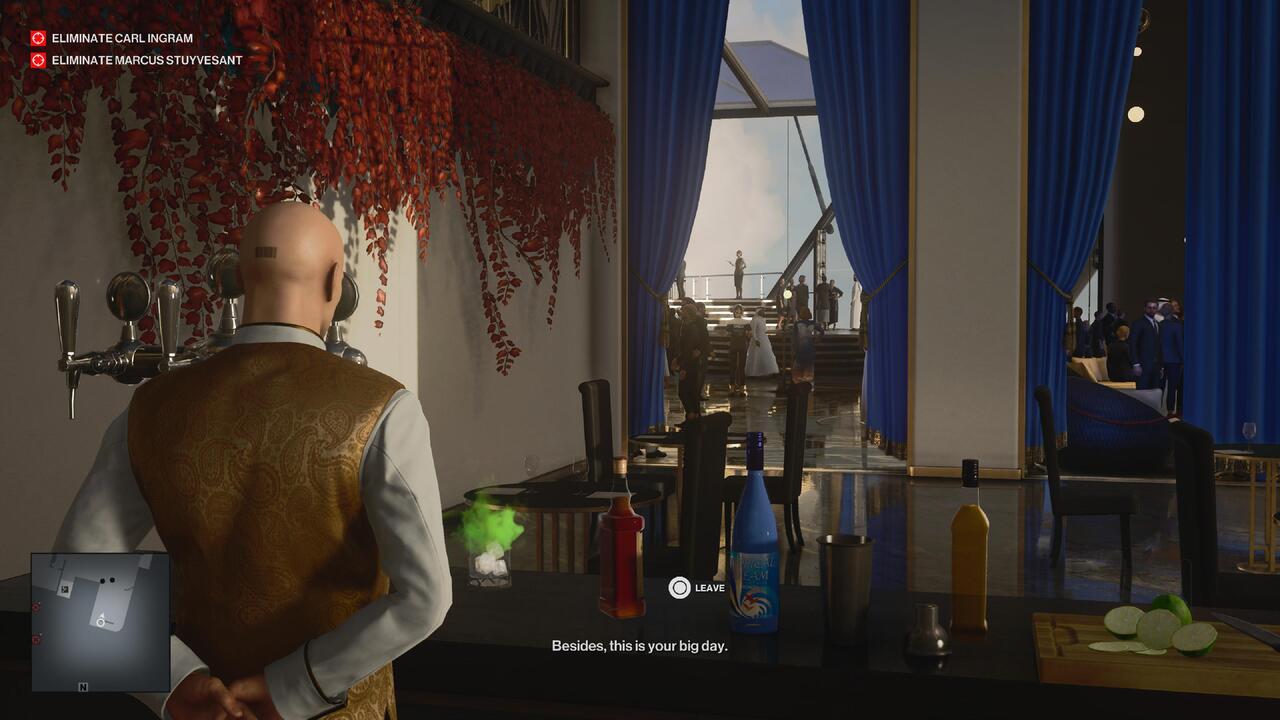Click the white camera icon on the minimap

[64, 589]
